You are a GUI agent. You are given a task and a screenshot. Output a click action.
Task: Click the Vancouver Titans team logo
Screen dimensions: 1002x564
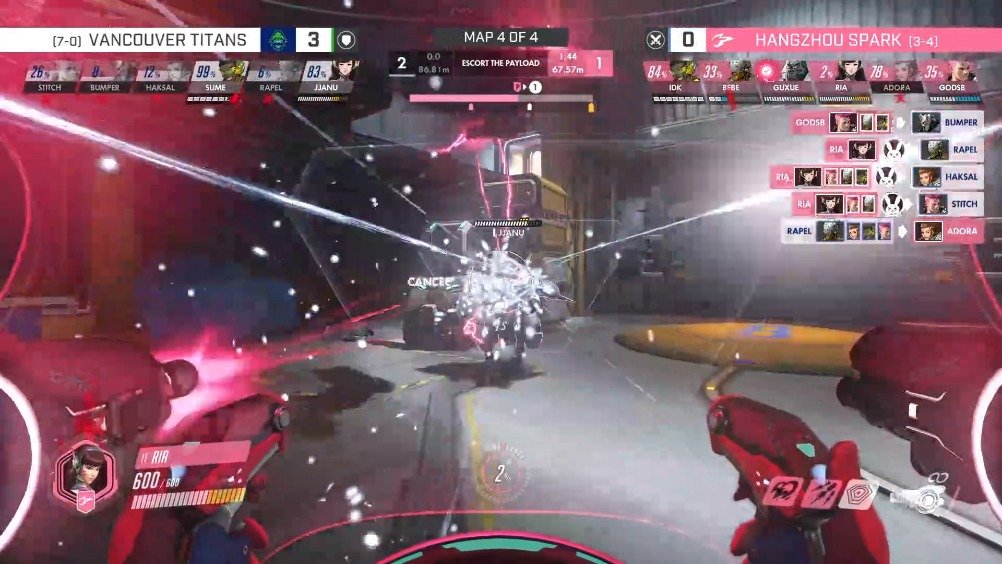276,40
